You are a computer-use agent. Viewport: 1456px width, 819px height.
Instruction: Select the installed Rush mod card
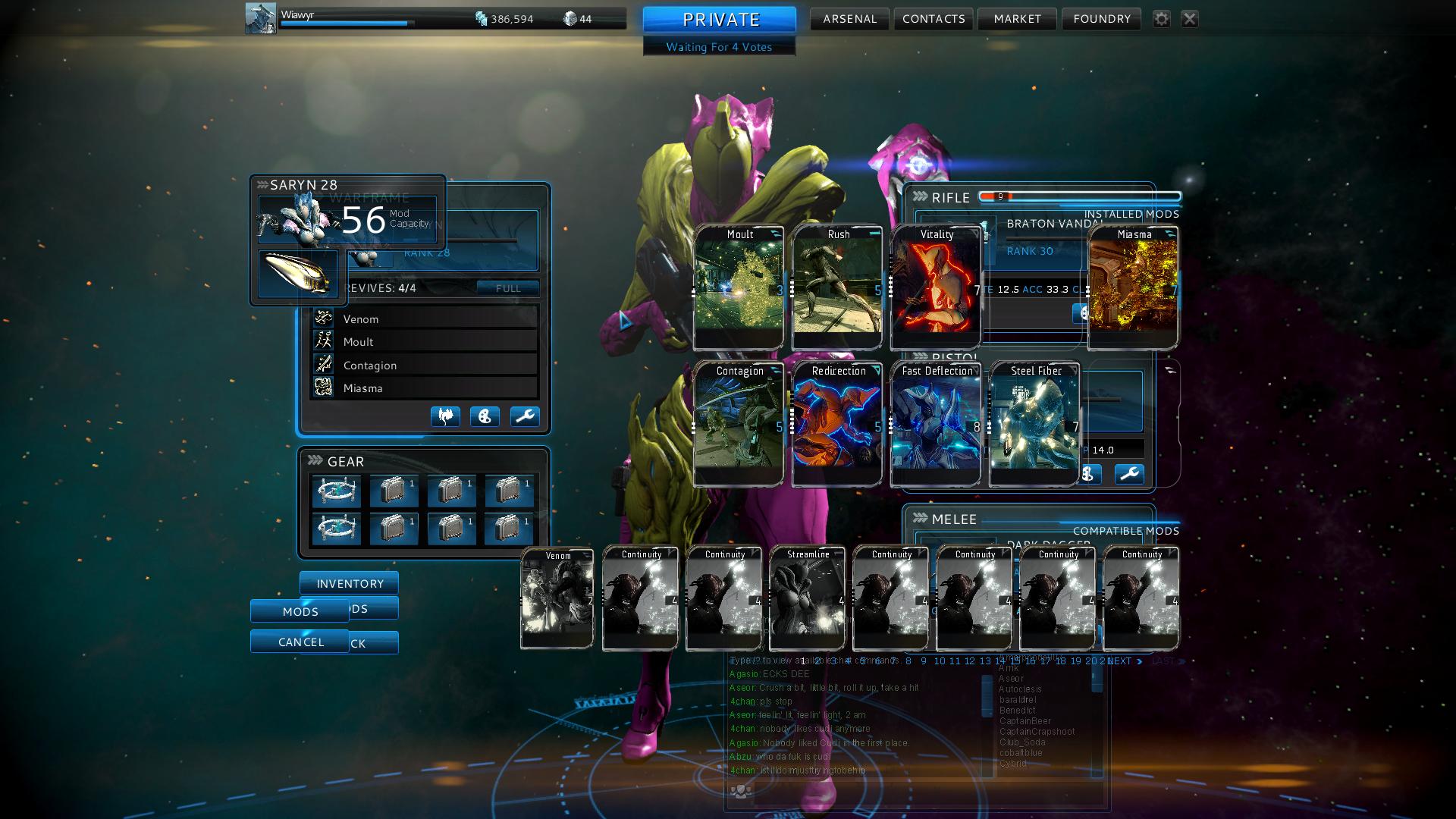point(837,288)
